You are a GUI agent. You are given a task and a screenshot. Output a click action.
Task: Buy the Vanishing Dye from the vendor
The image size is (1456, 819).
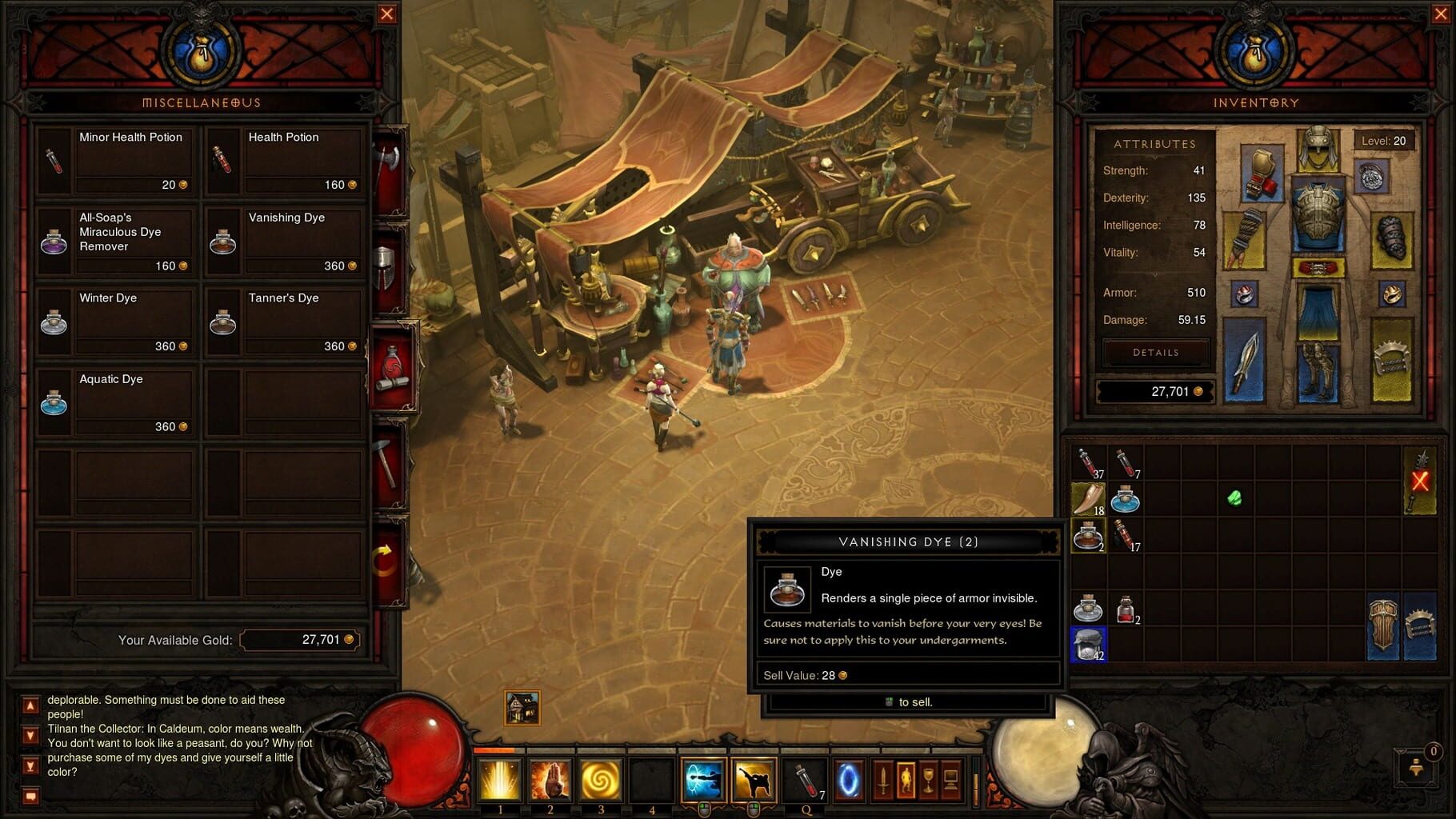(284, 240)
